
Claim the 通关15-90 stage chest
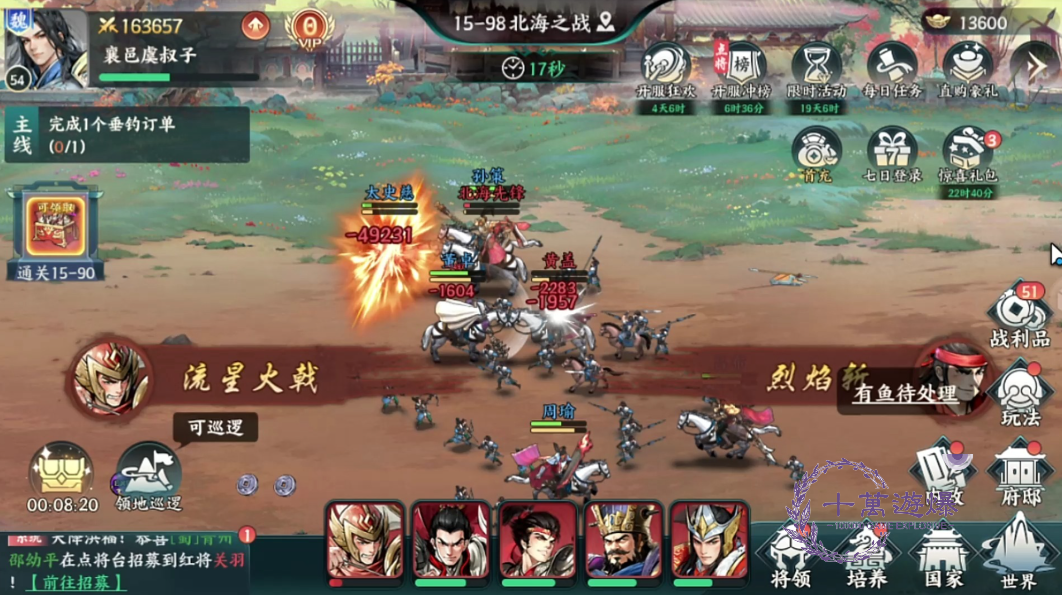tap(55, 231)
